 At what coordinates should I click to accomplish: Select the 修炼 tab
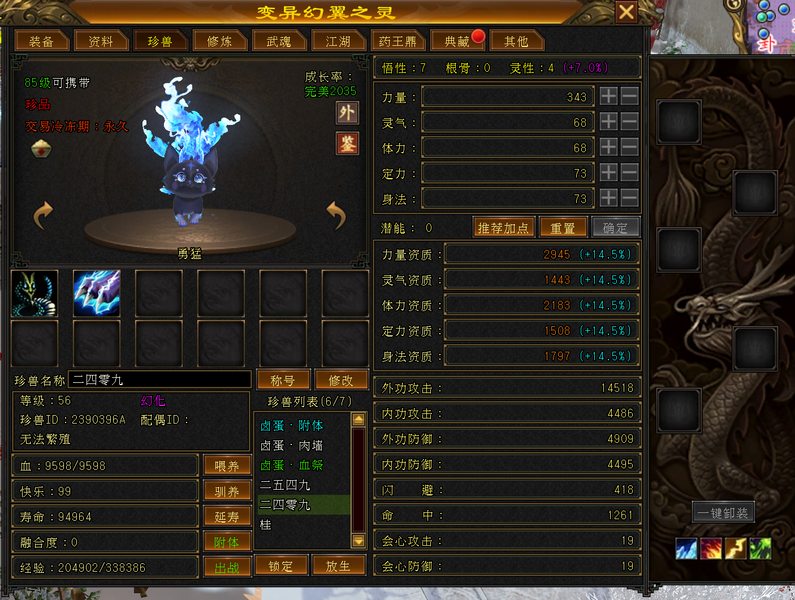click(219, 41)
